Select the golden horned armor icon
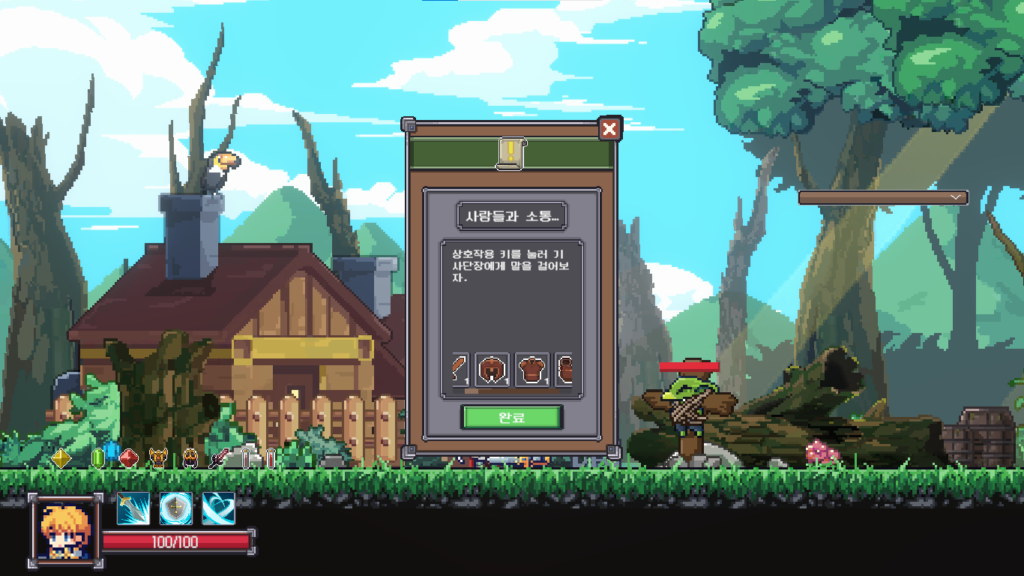Image resolution: width=1024 pixels, height=576 pixels. pyautogui.click(x=158, y=459)
